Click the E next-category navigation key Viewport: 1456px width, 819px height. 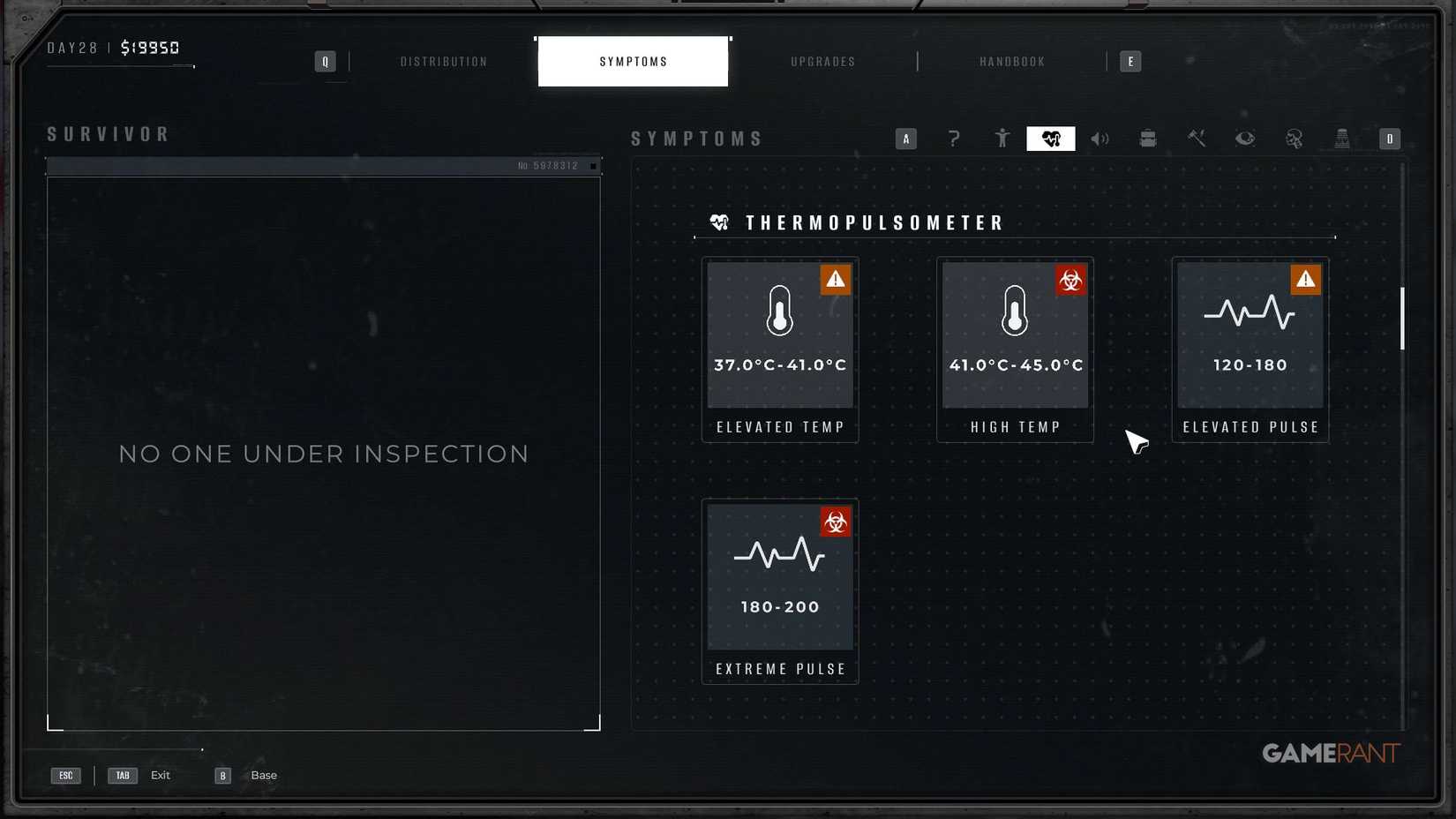pos(1130,61)
